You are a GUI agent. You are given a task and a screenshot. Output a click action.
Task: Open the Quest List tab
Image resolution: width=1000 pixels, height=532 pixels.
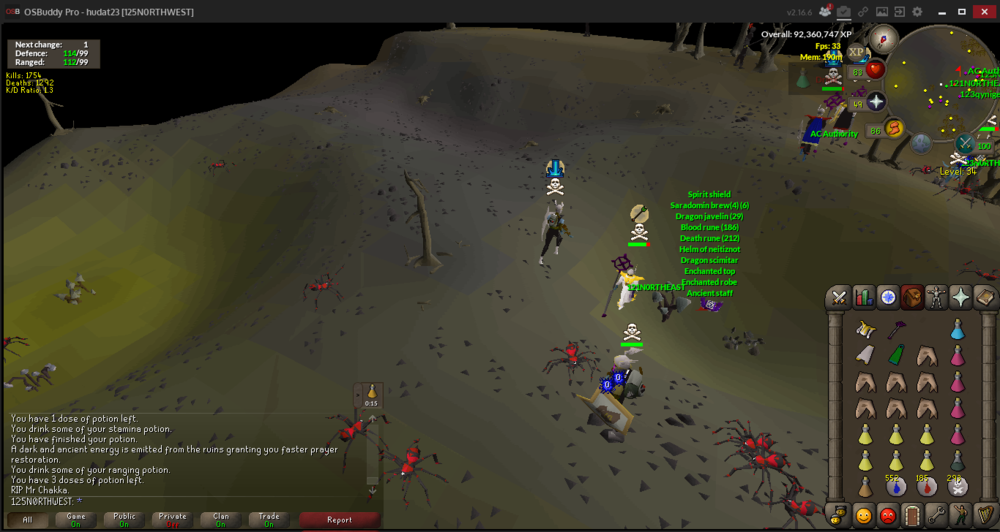click(x=888, y=297)
